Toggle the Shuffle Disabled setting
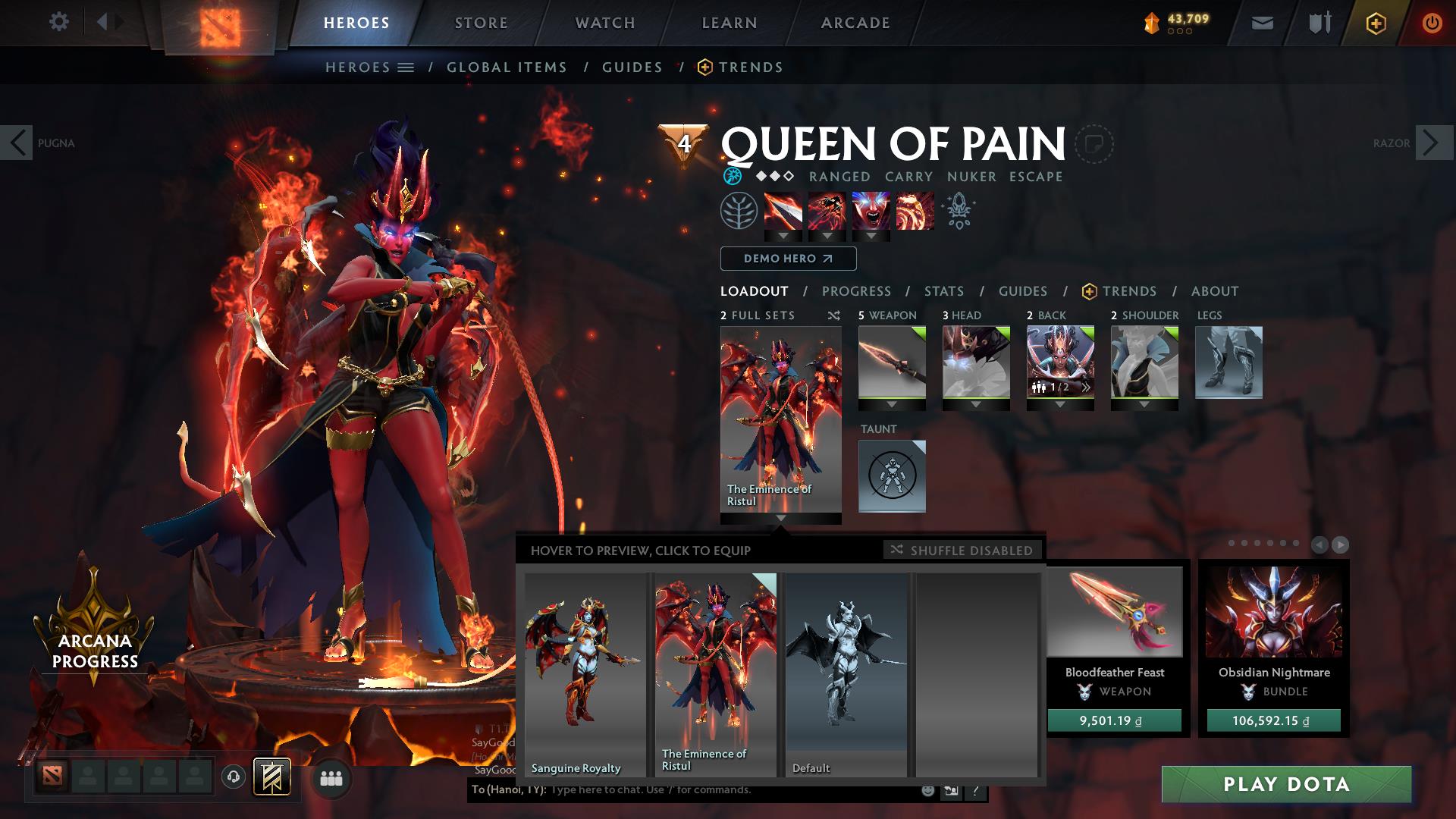 tap(963, 550)
